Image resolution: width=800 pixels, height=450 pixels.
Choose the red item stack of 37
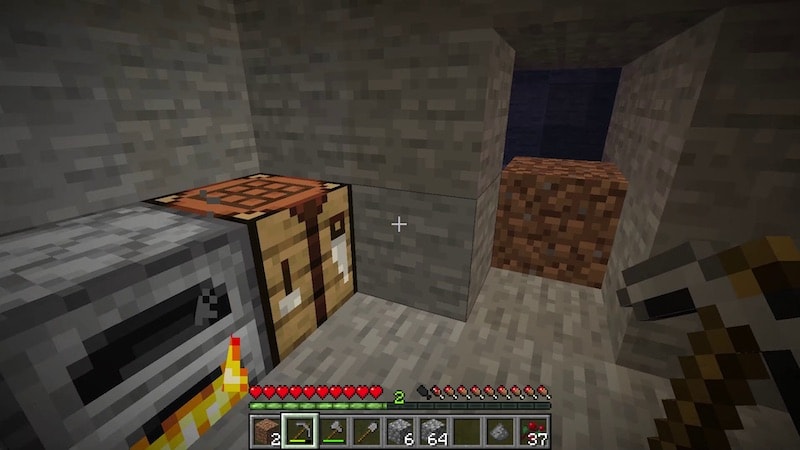533,431
